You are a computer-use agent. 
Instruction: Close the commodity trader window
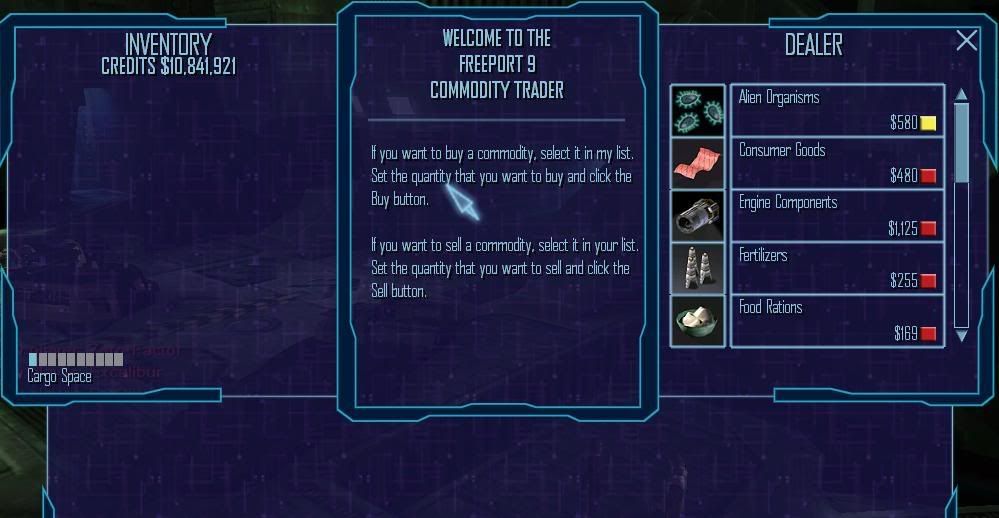tap(966, 40)
